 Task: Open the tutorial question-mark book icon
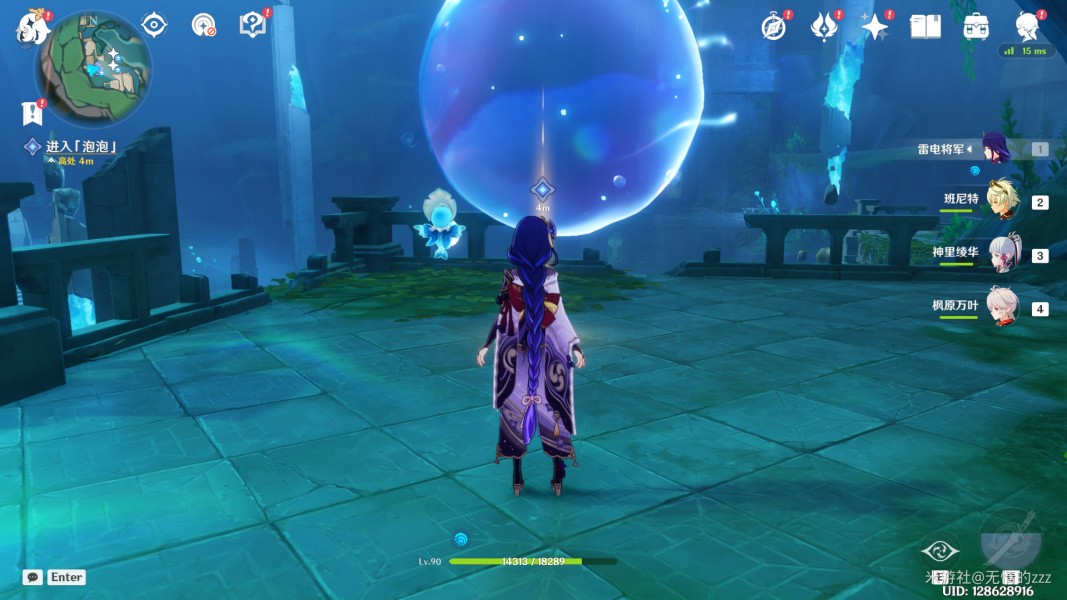pos(253,25)
